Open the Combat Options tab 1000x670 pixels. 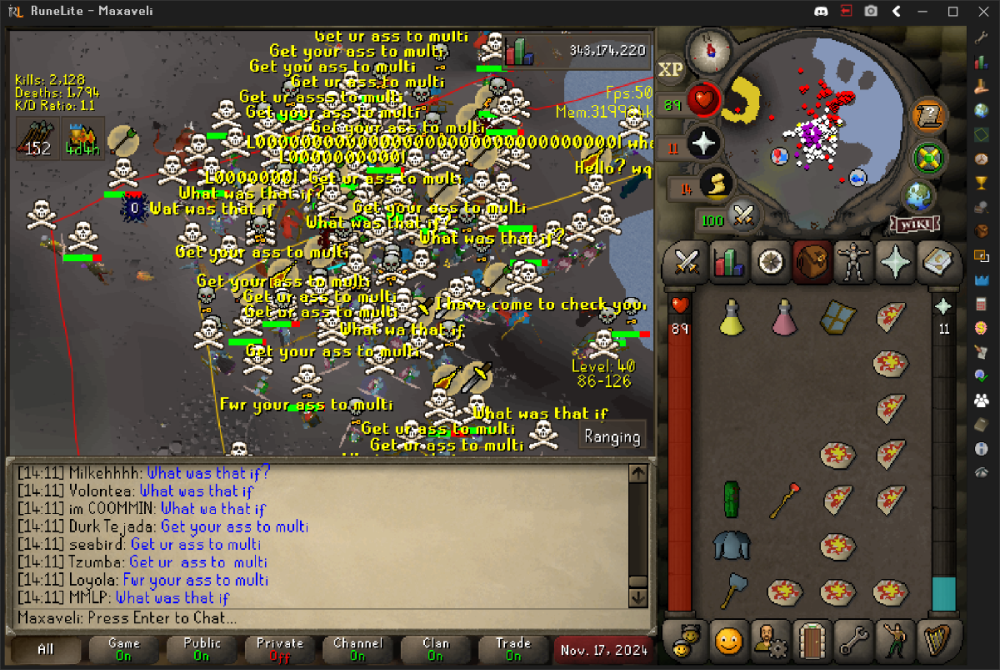(x=686, y=262)
